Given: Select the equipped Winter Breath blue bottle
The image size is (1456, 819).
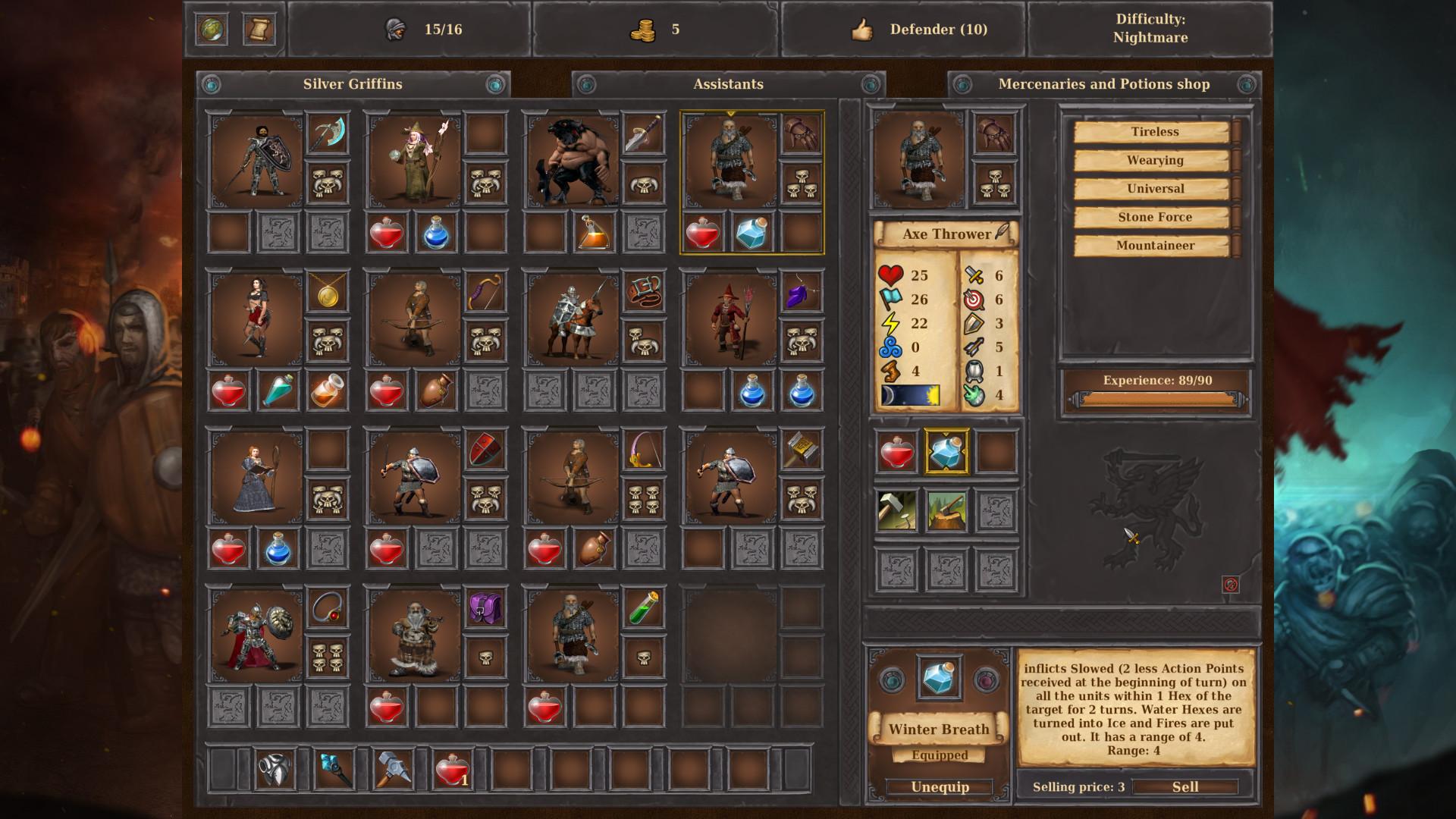Looking at the screenshot, I should (x=946, y=452).
